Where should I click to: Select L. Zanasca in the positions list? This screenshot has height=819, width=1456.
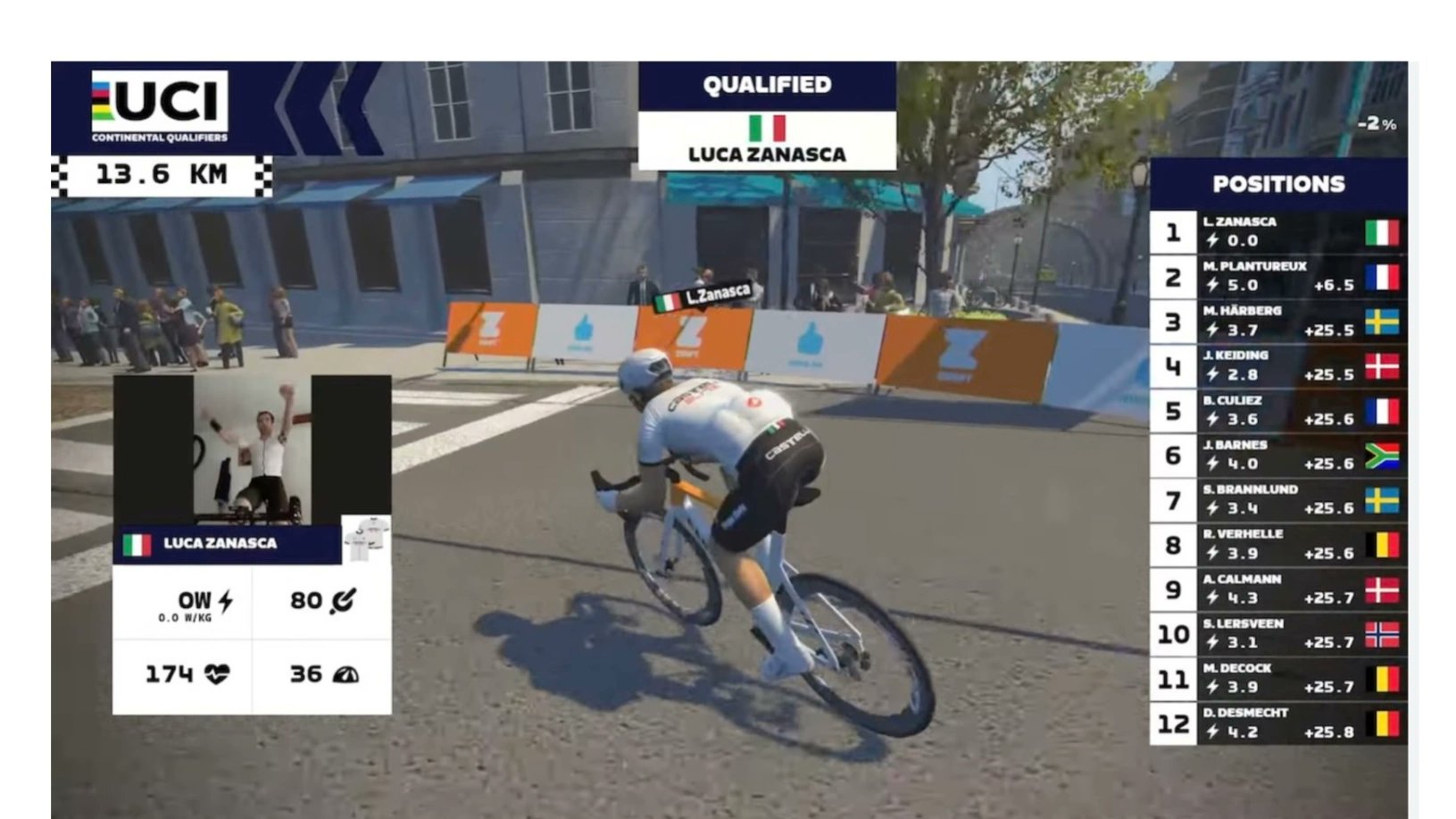point(1278,232)
